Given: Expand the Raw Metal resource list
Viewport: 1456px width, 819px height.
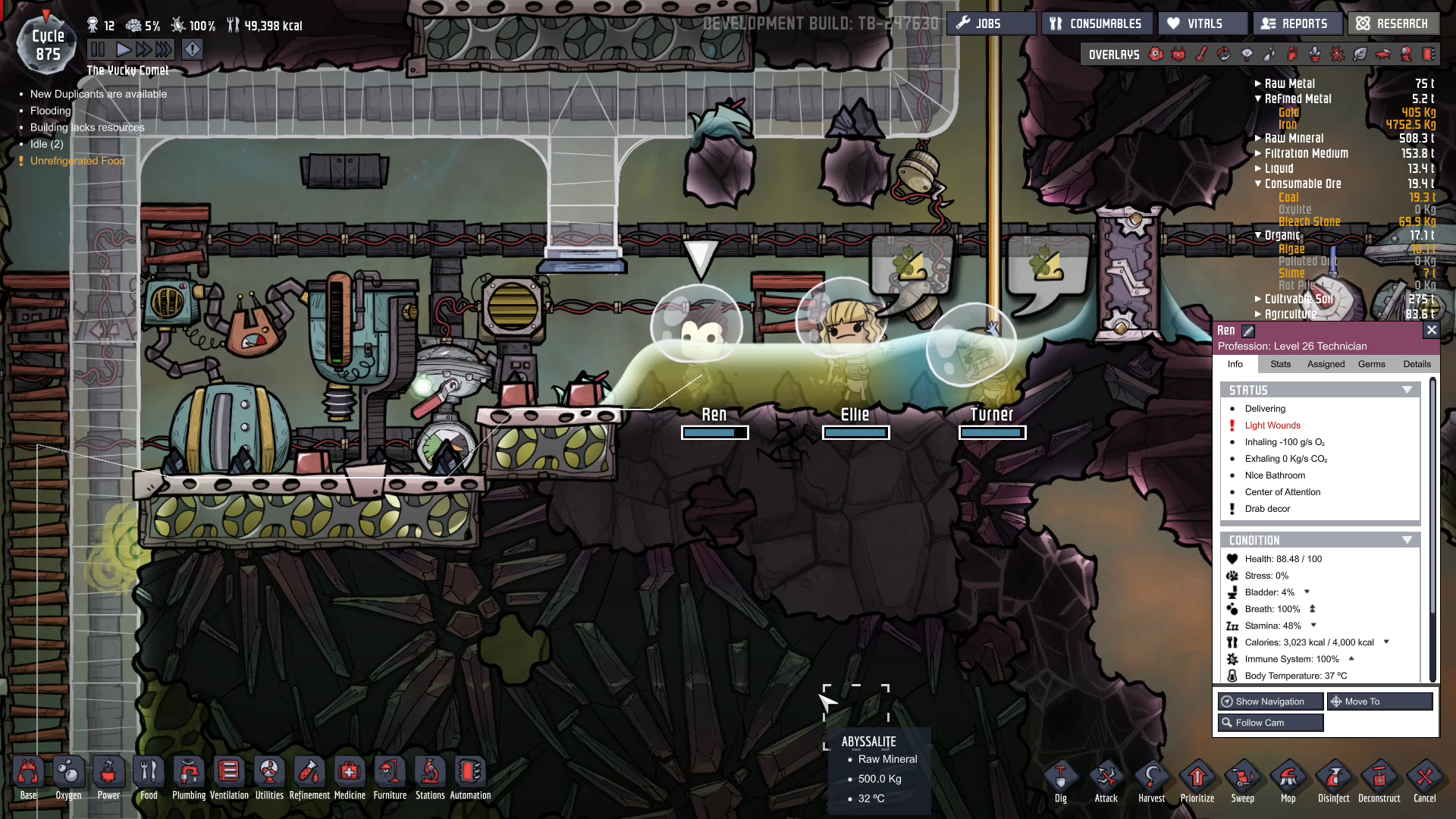Looking at the screenshot, I should tap(1258, 83).
